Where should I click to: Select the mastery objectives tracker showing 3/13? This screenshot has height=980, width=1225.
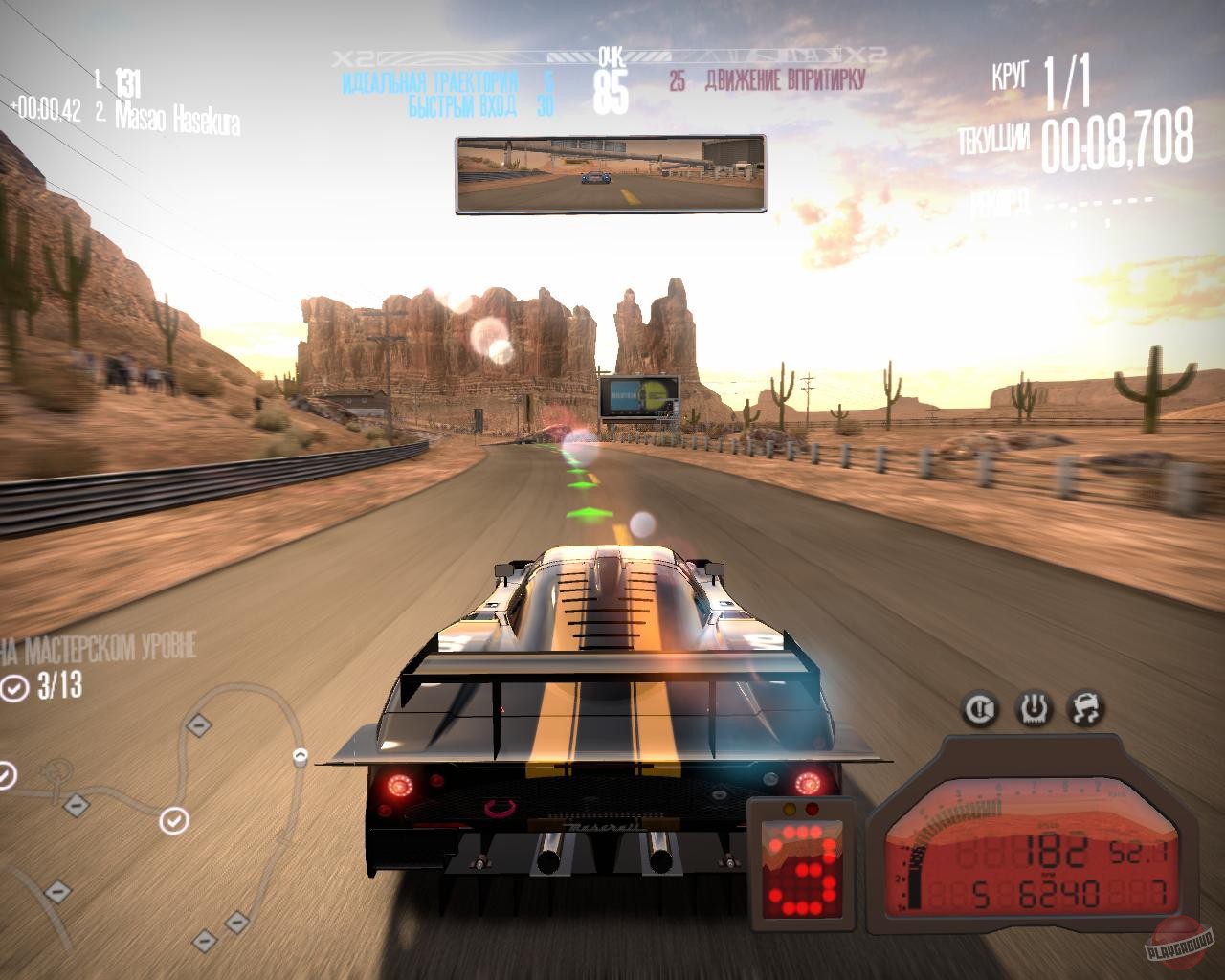[43, 686]
